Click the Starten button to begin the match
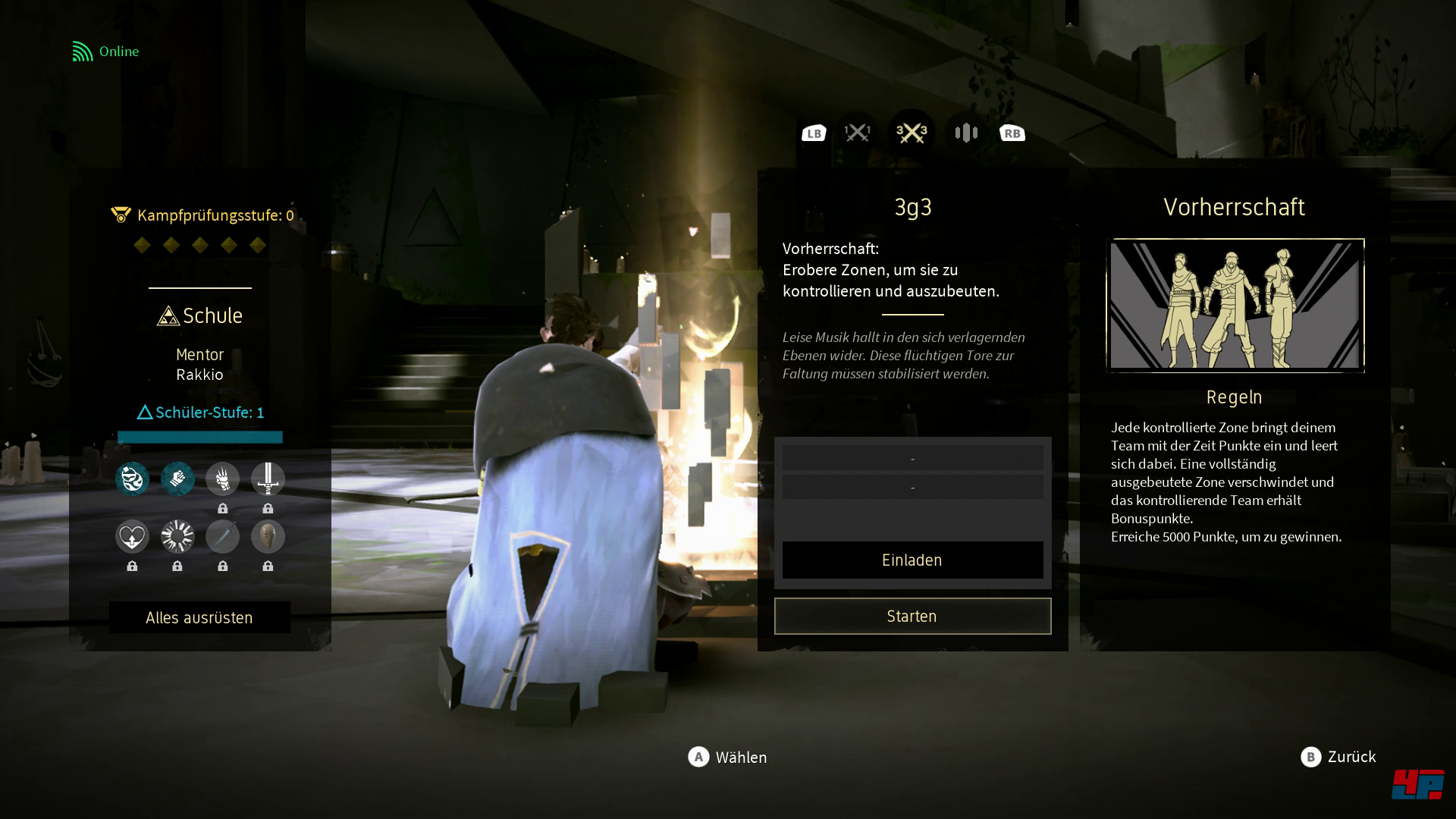The width and height of the screenshot is (1456, 819). tap(912, 616)
